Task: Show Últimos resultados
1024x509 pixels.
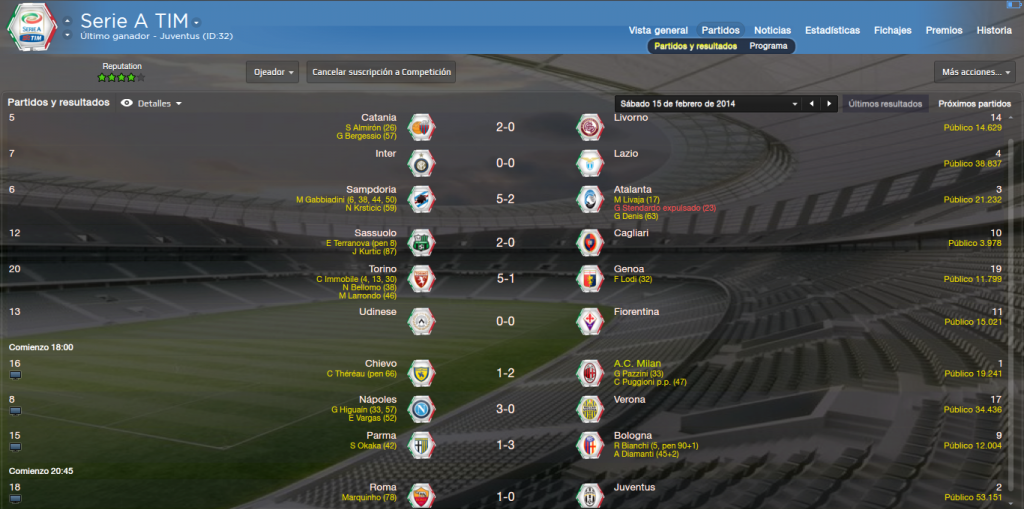Action: (x=884, y=104)
